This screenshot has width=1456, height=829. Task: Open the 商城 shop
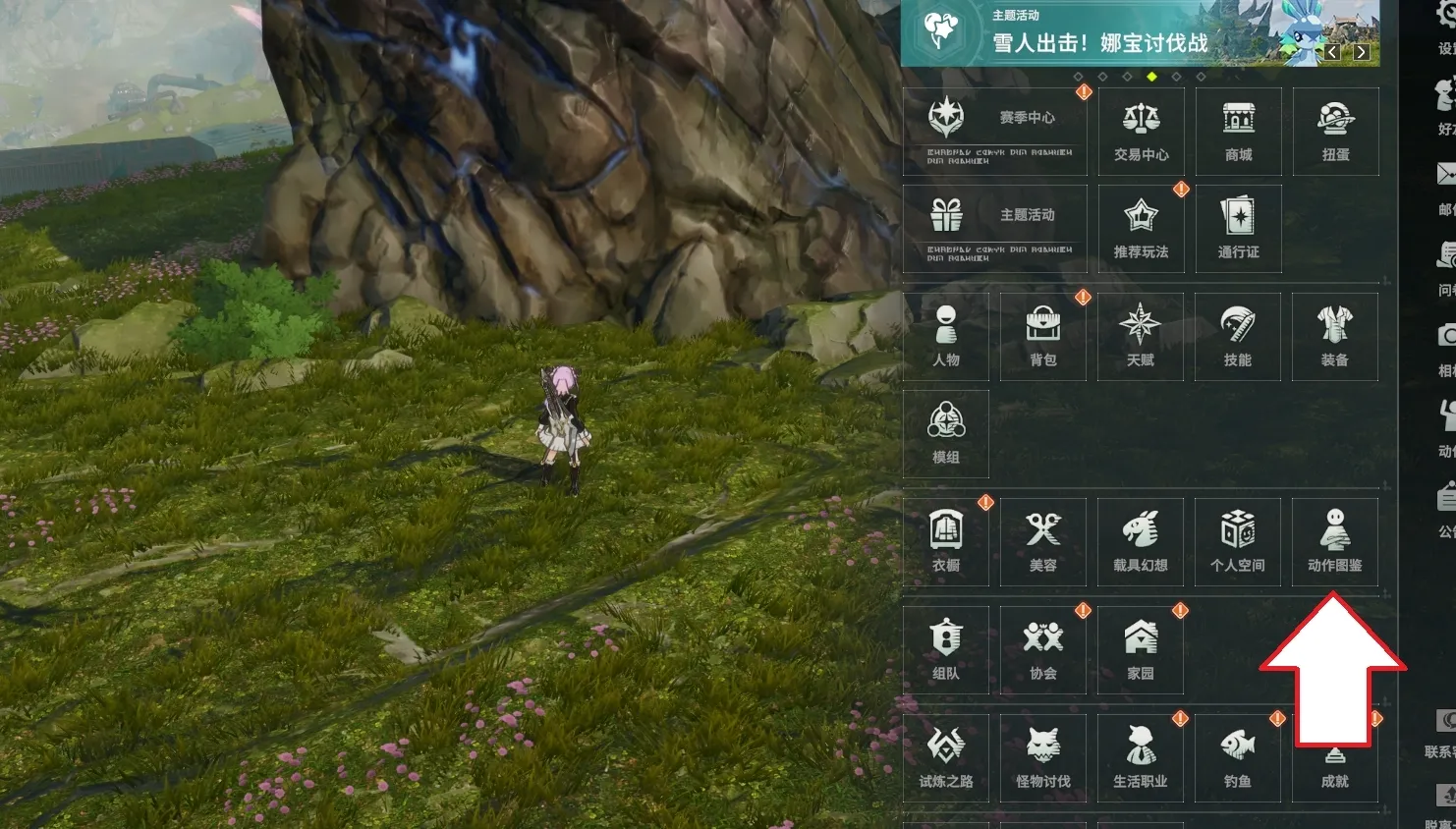point(1238,132)
